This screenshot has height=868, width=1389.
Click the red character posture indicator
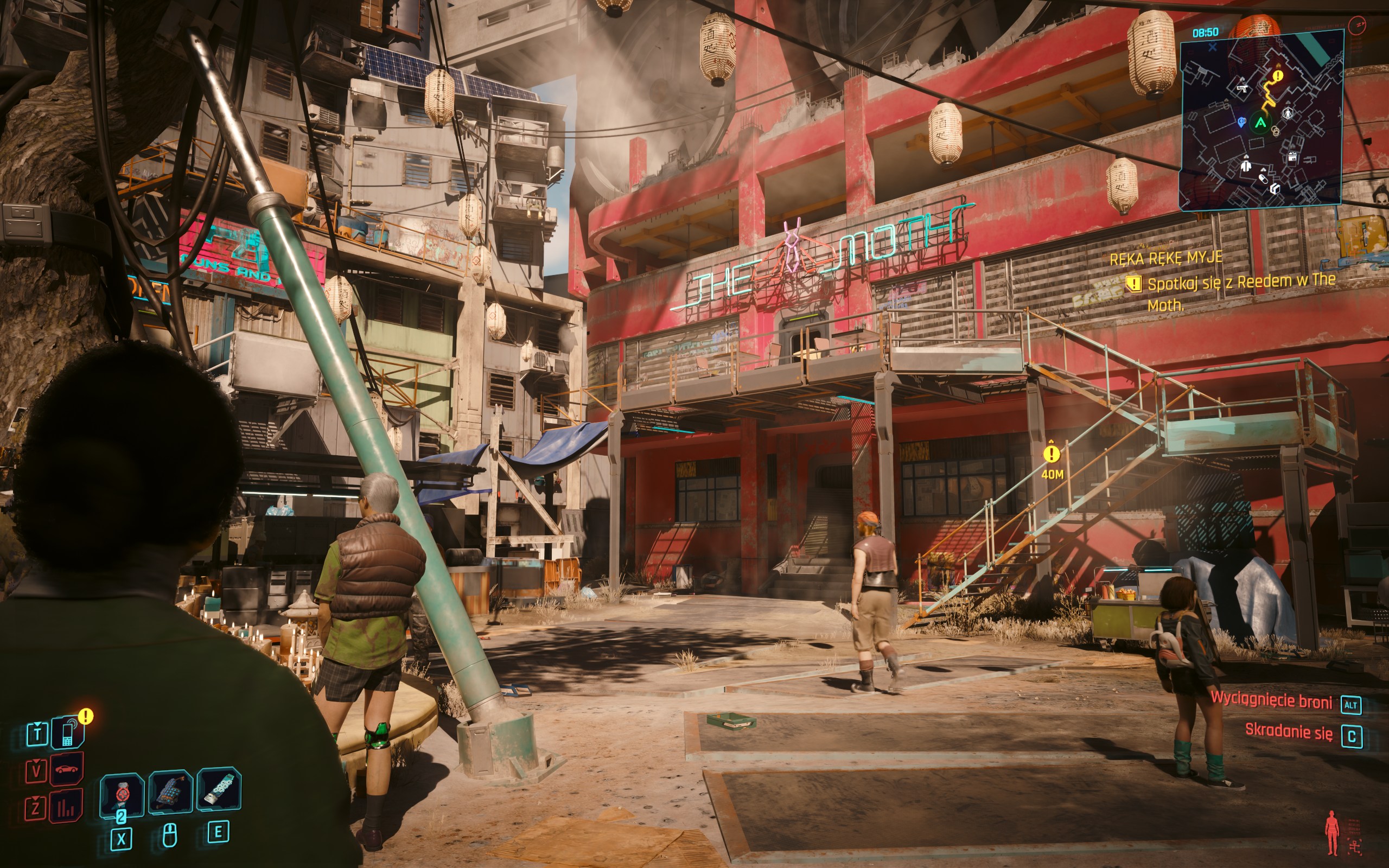1331,832
